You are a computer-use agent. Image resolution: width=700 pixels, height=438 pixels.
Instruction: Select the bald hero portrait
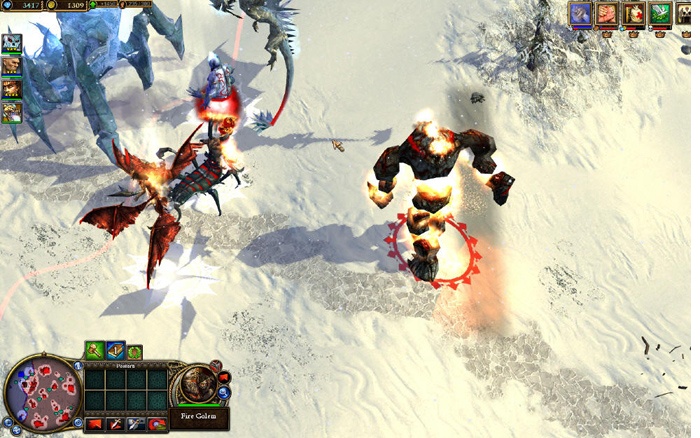tap(11, 67)
